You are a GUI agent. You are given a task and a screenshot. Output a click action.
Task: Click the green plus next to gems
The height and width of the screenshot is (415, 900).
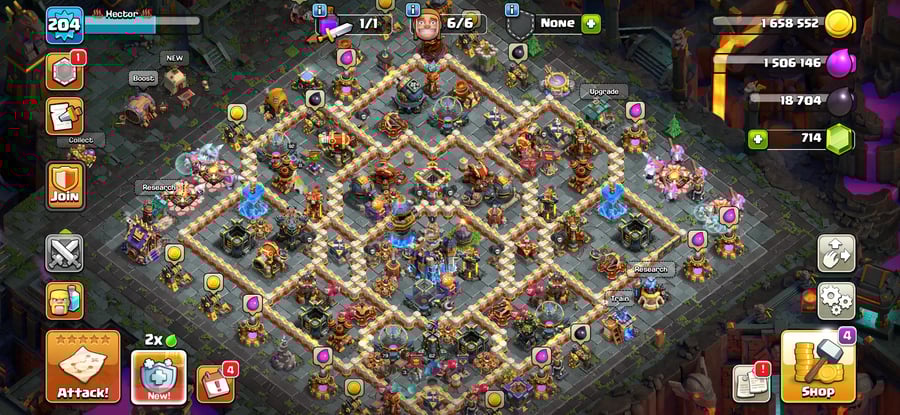coord(758,138)
